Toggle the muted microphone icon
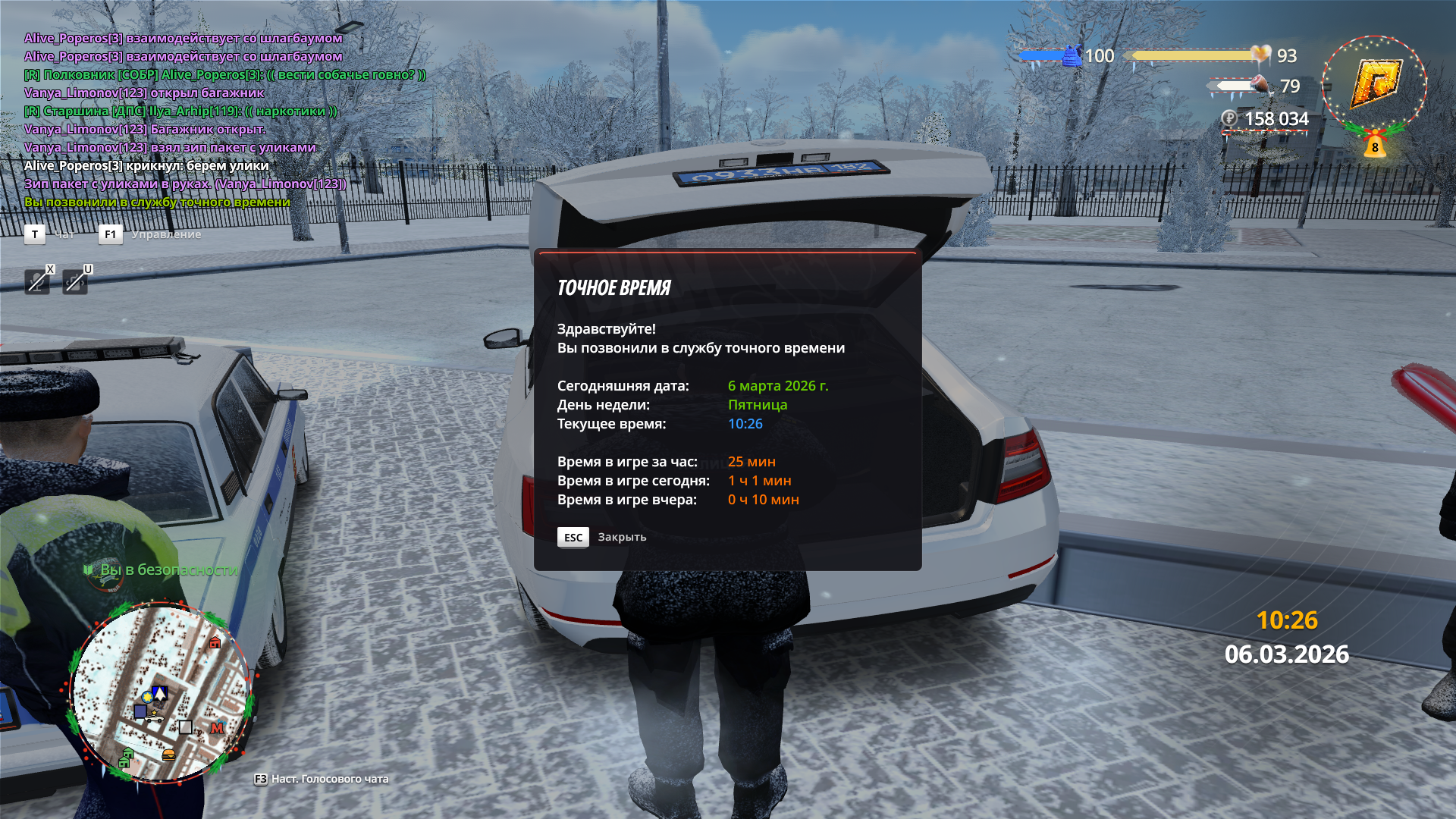 click(36, 282)
